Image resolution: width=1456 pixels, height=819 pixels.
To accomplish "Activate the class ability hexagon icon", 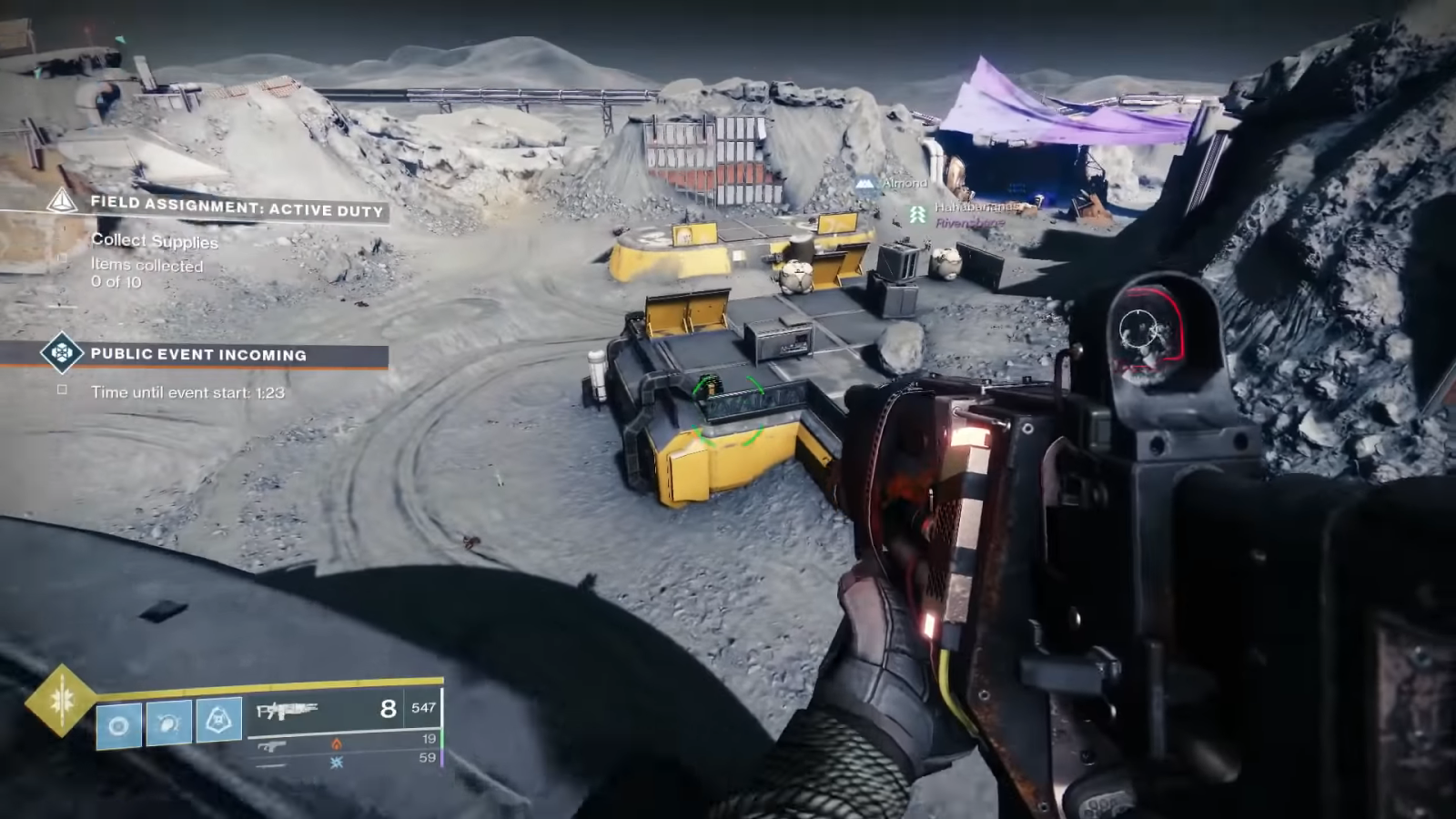I will click(x=219, y=722).
